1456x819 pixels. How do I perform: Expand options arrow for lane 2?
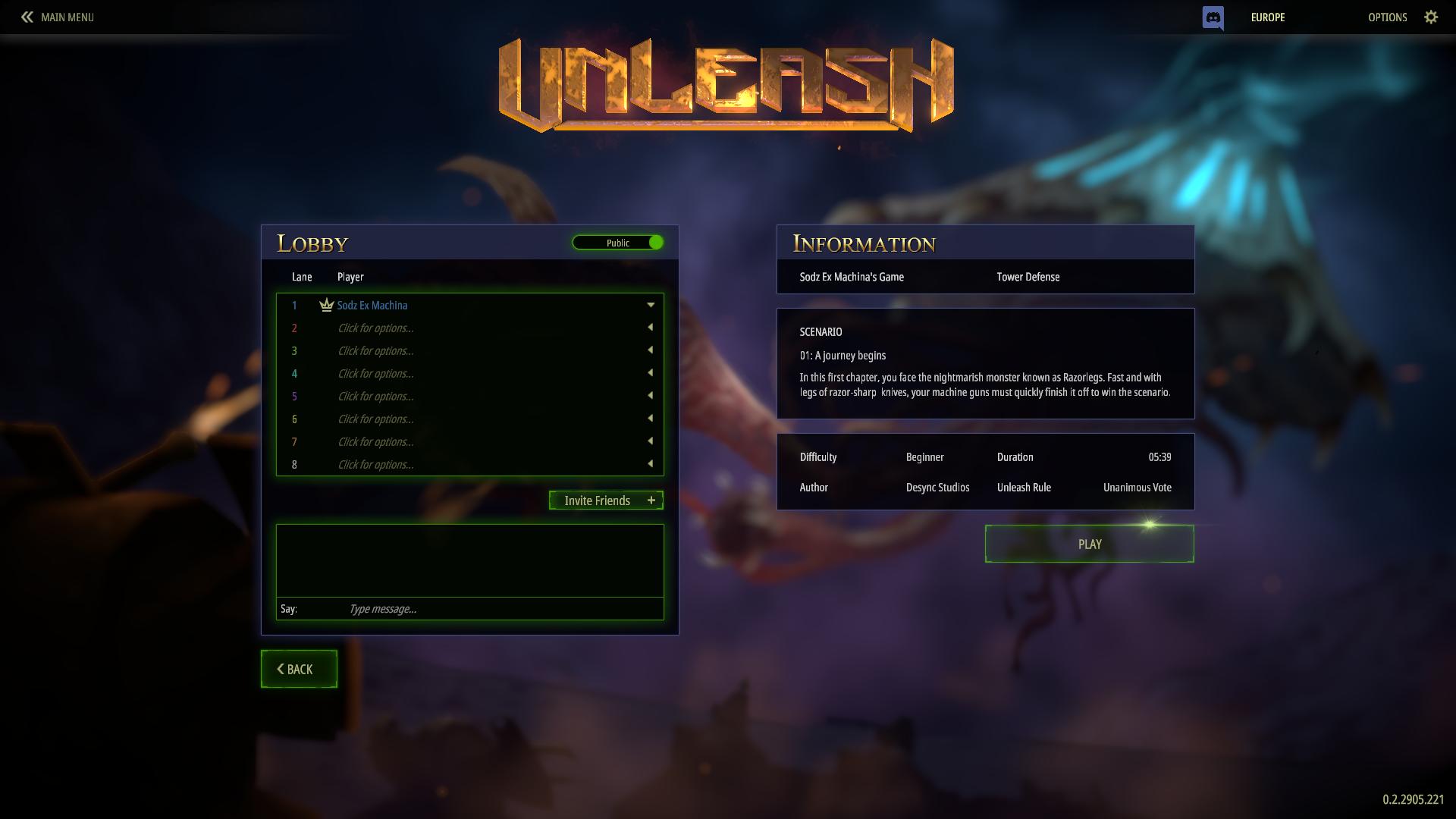point(651,328)
